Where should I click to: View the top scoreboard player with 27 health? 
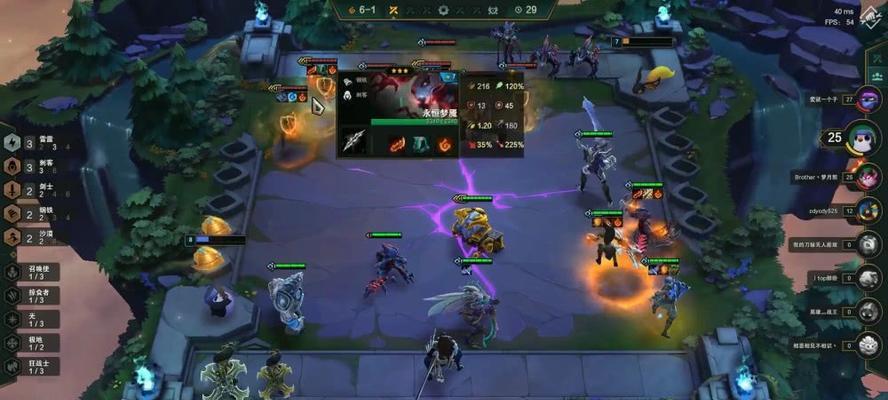(x=867, y=100)
